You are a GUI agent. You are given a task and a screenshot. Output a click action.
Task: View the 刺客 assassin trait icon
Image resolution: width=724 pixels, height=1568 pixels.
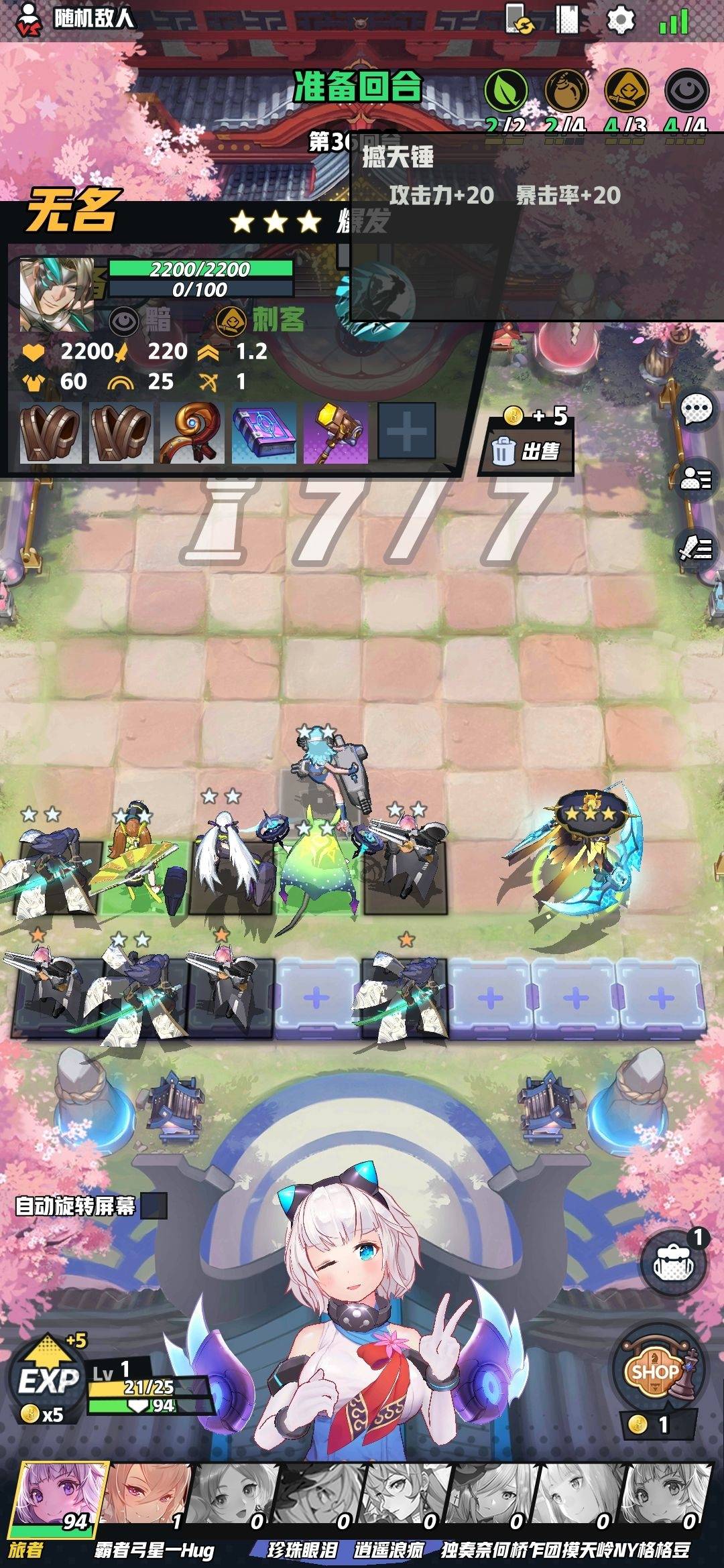pyautogui.click(x=232, y=320)
